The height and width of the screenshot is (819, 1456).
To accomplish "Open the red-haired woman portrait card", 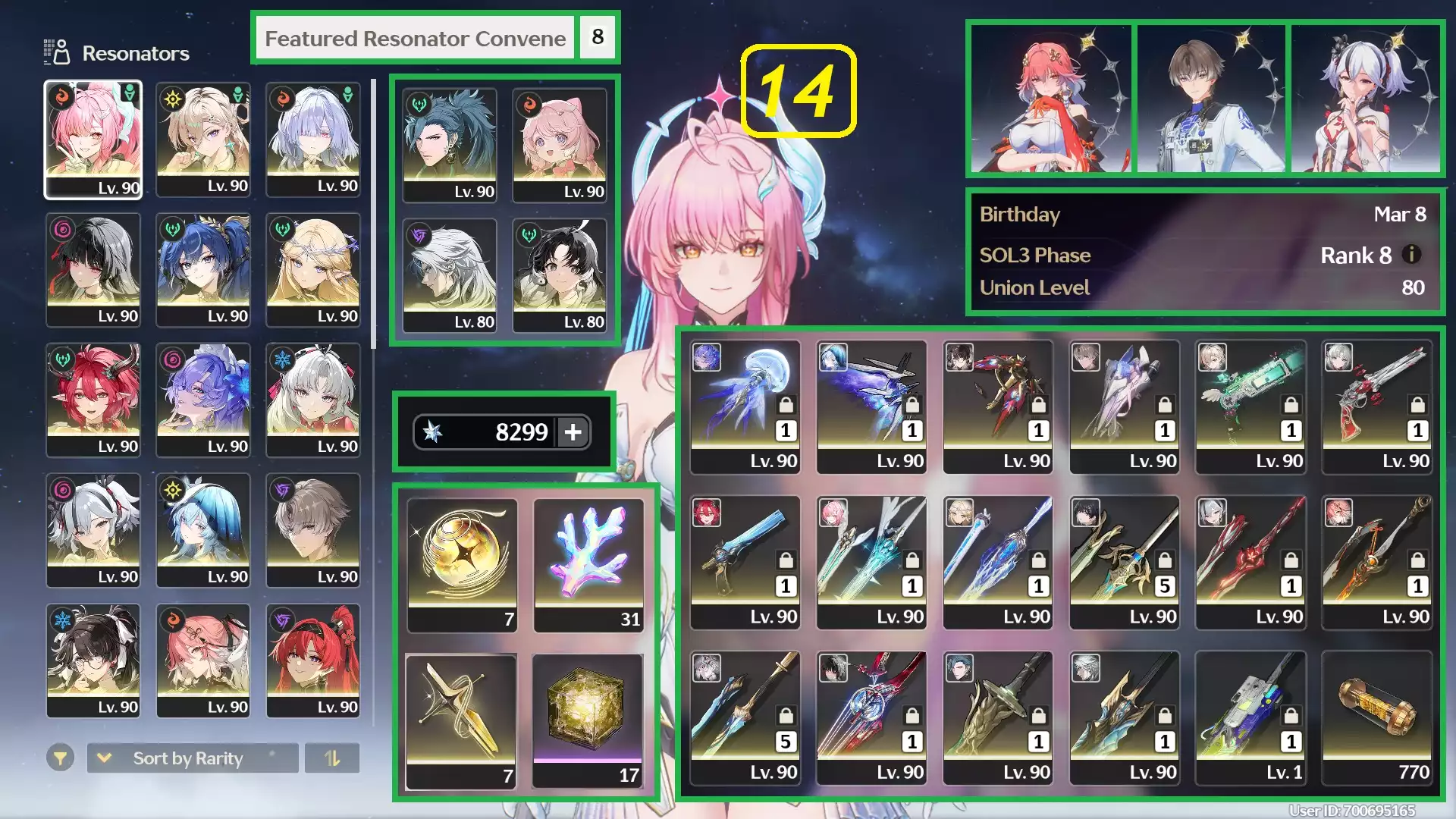I will pyautogui.click(x=1051, y=99).
